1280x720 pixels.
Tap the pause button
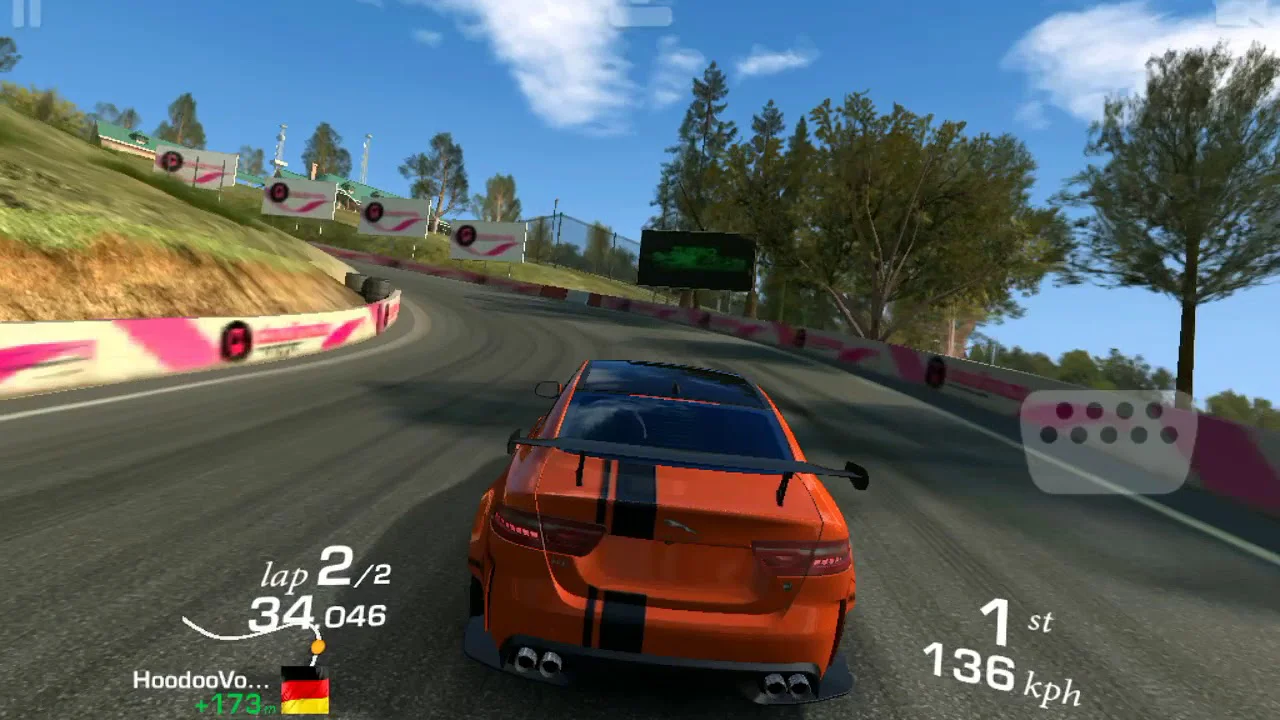pyautogui.click(x=27, y=12)
